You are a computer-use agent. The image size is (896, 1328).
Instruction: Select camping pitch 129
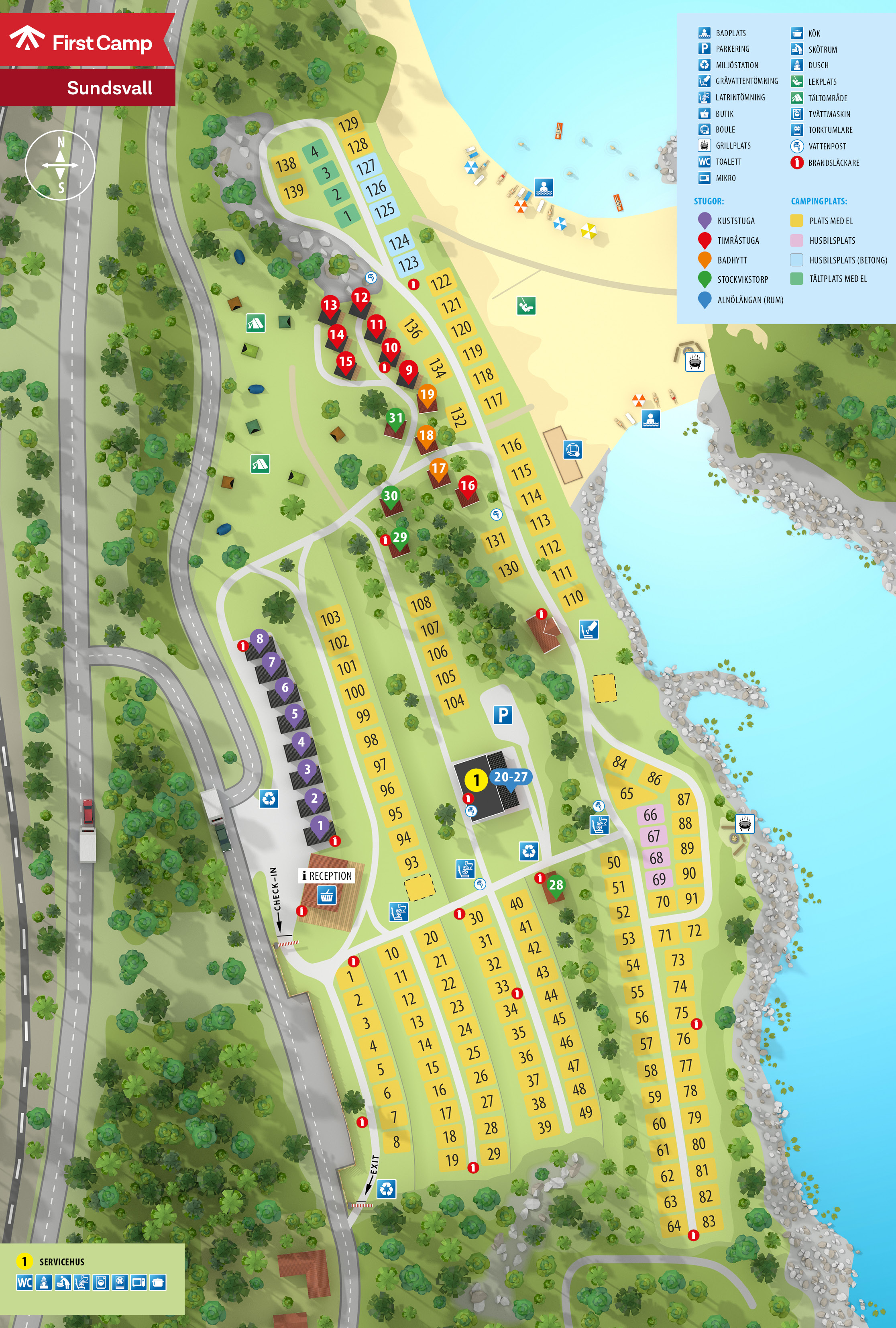coord(348,123)
